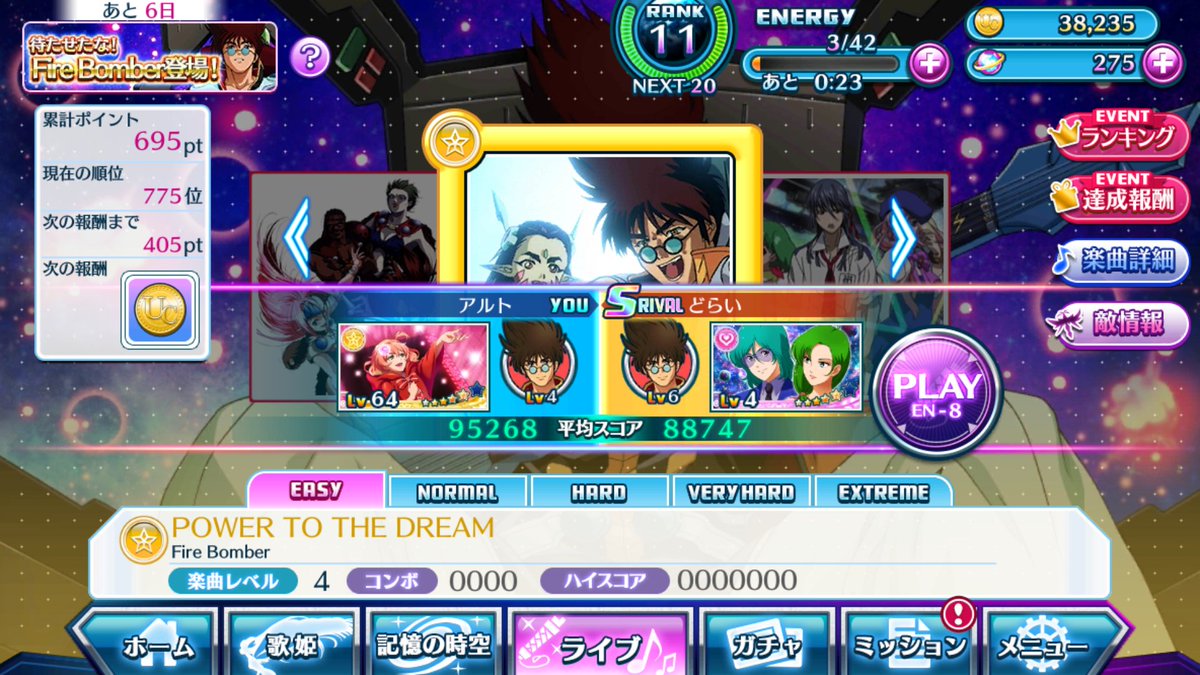1200x675 pixels.
Task: Select the EXTREME difficulty tab
Action: pyautogui.click(x=883, y=492)
